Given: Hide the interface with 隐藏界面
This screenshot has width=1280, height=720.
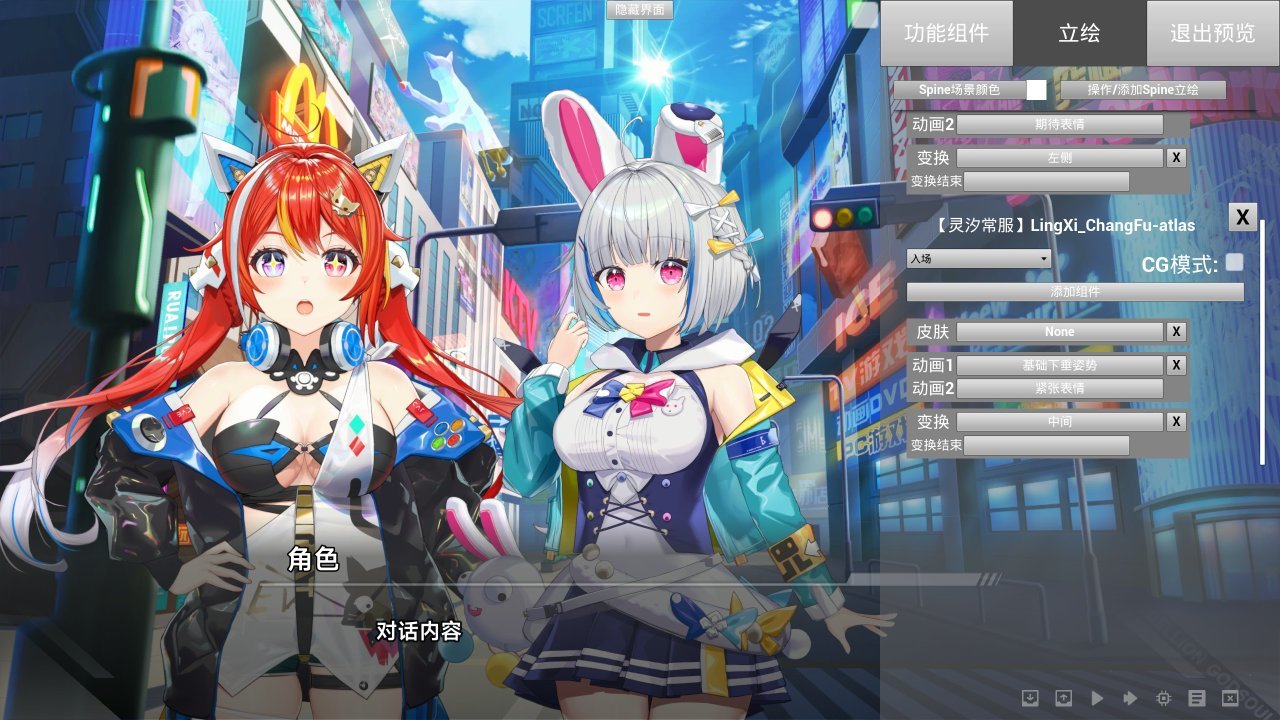Looking at the screenshot, I should [x=640, y=10].
